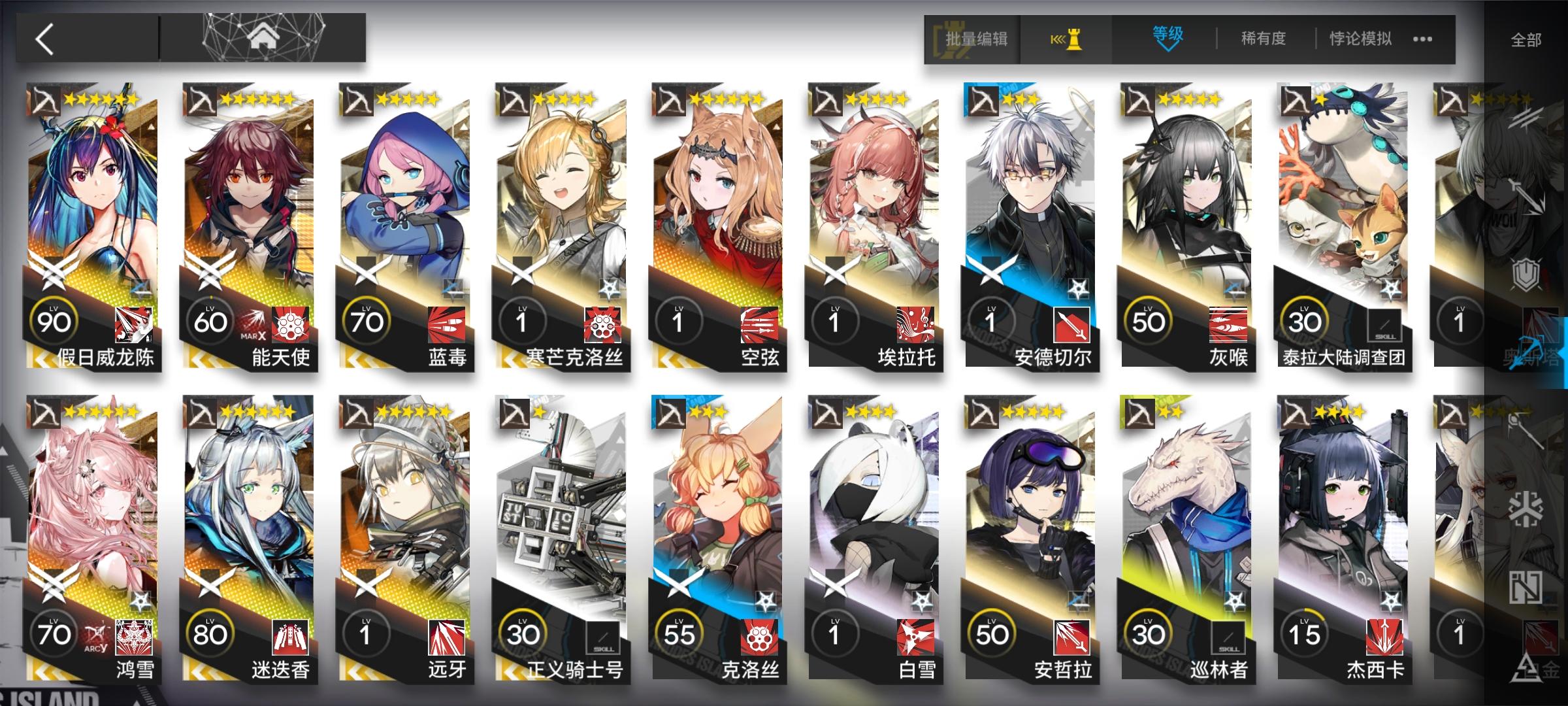This screenshot has width=1568, height=706.
Task: Switch sorting to 稀有度
Action: point(1262,38)
